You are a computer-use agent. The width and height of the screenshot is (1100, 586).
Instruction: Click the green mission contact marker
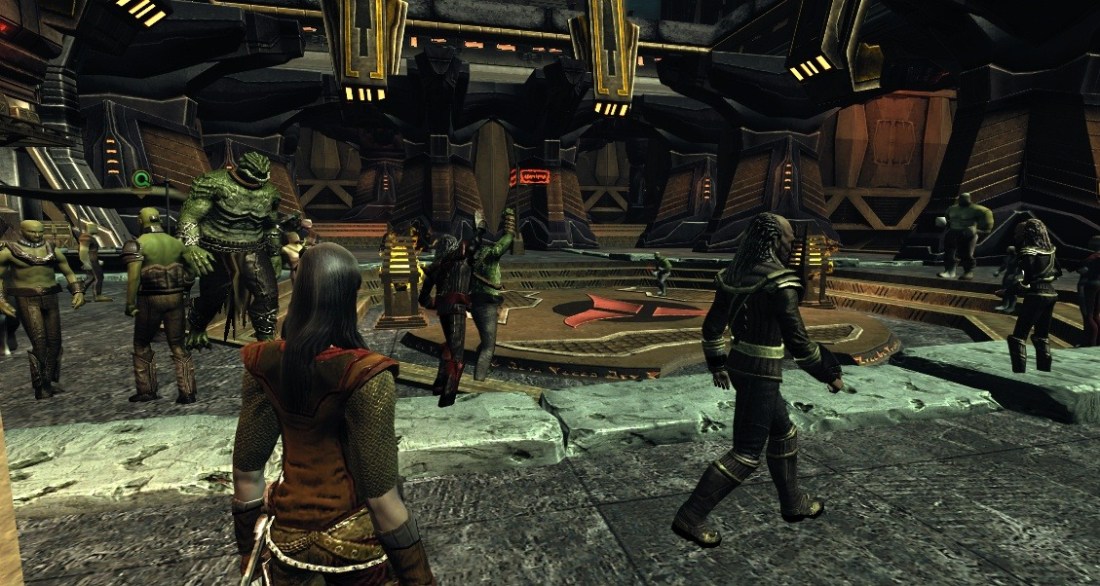click(141, 180)
